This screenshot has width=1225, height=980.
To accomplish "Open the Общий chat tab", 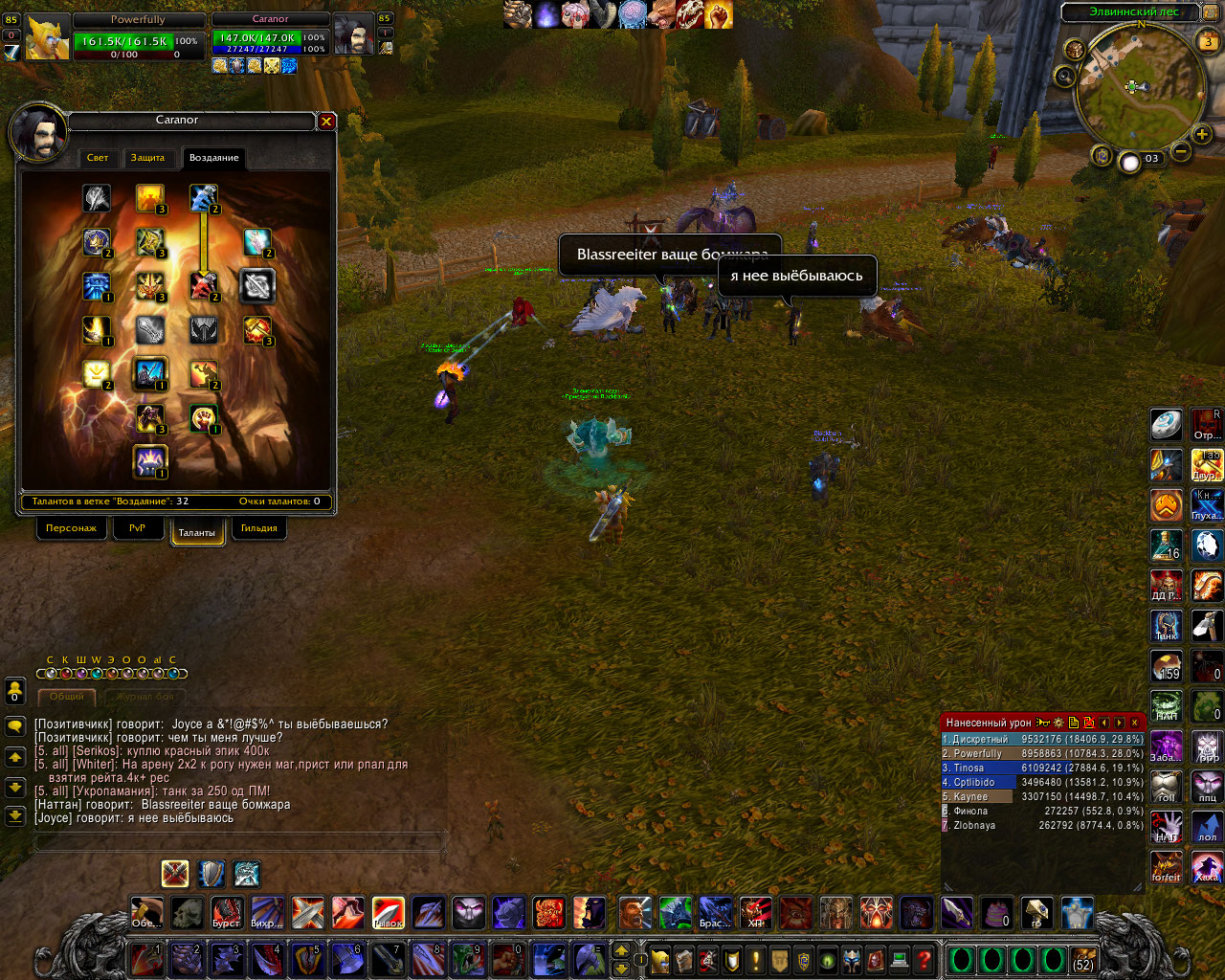I will pos(67,697).
